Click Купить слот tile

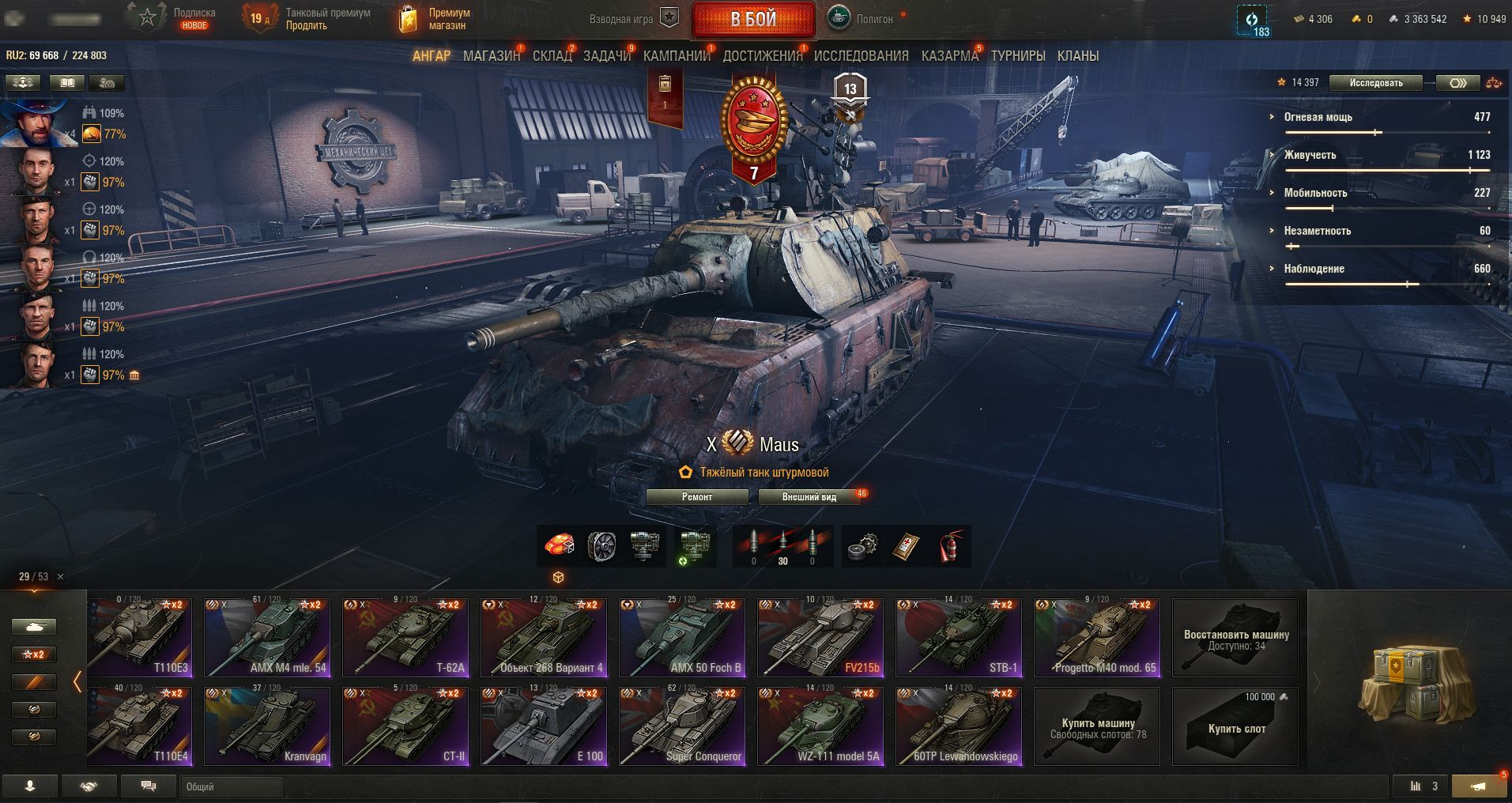click(x=1235, y=726)
